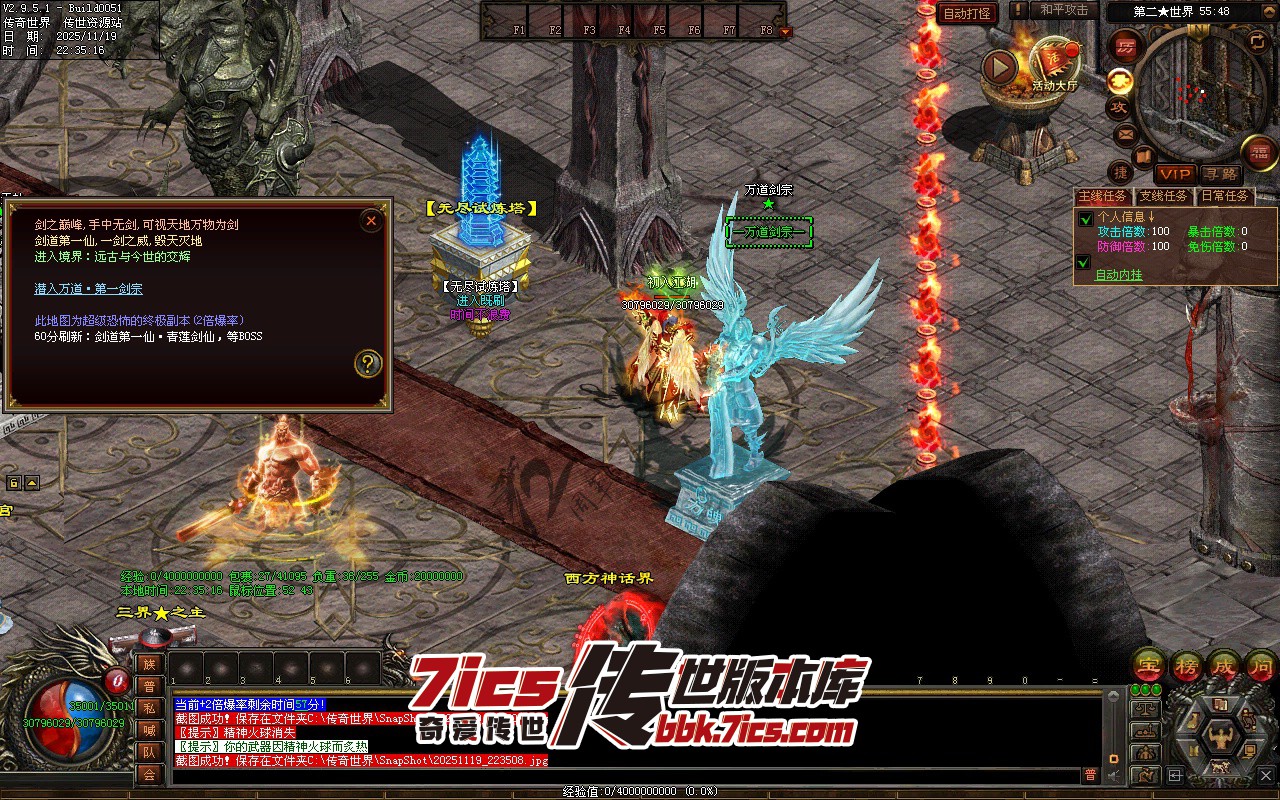Switch to the 日常任务 daily quest tab
Viewport: 1280px width, 800px height.
1225,196
